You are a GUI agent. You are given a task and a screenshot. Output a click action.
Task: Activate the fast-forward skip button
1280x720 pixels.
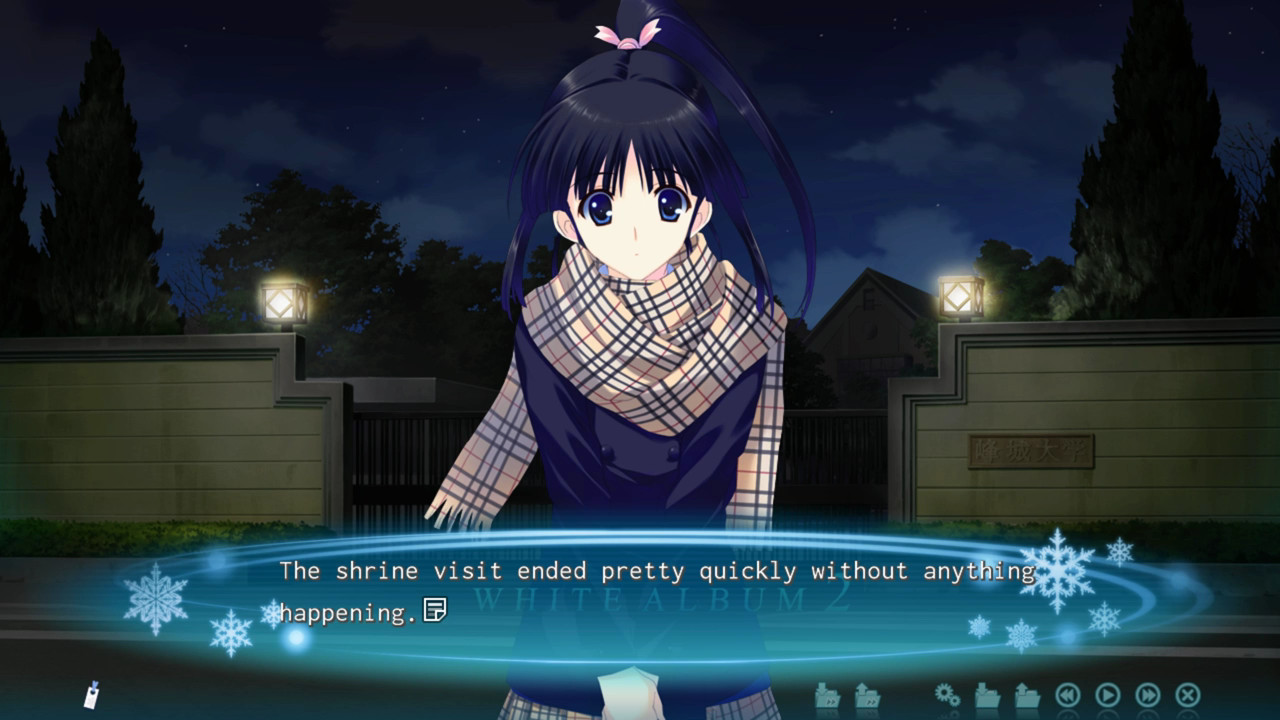tap(1147, 694)
